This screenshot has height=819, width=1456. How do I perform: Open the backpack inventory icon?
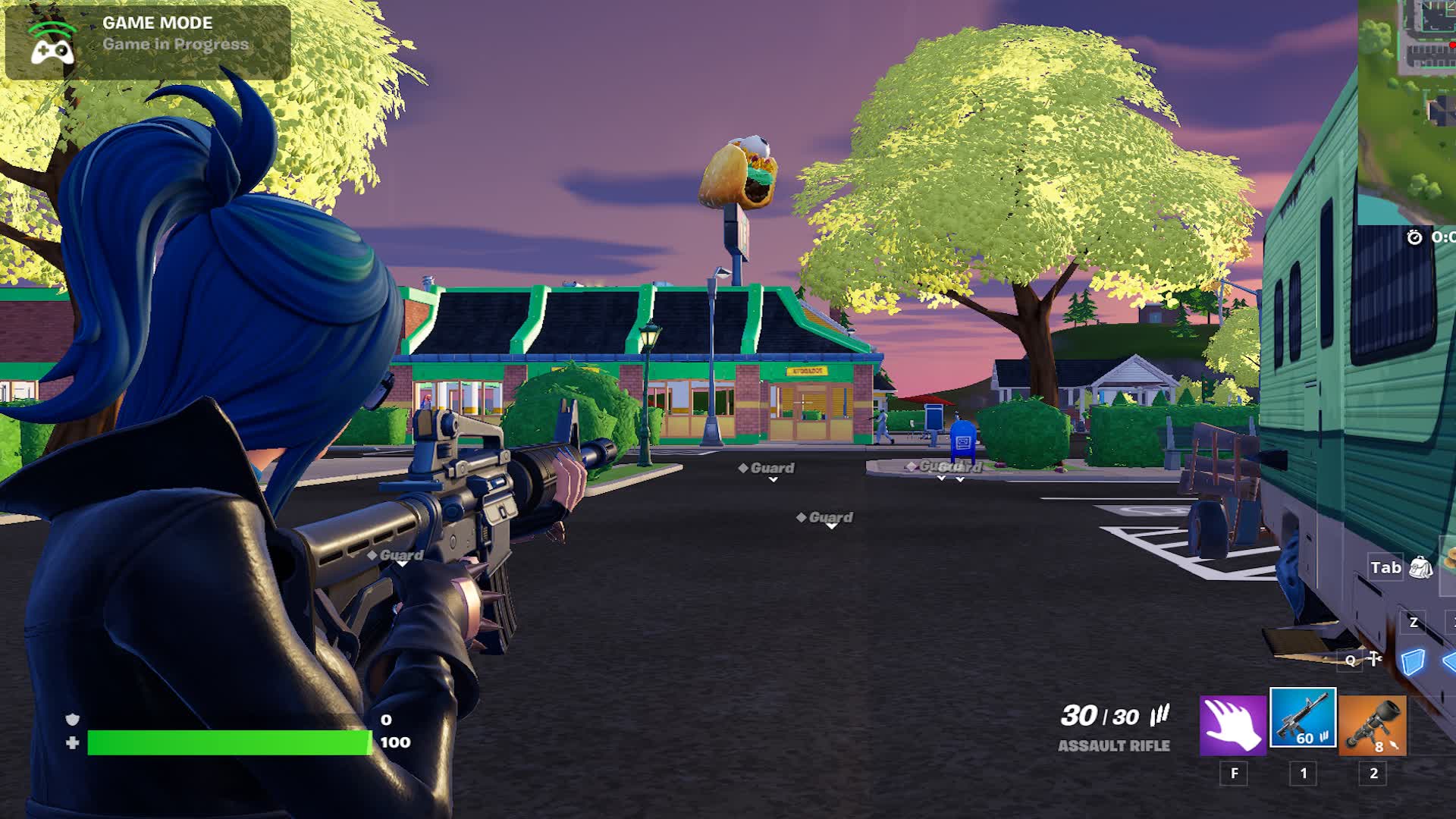pos(1420,567)
